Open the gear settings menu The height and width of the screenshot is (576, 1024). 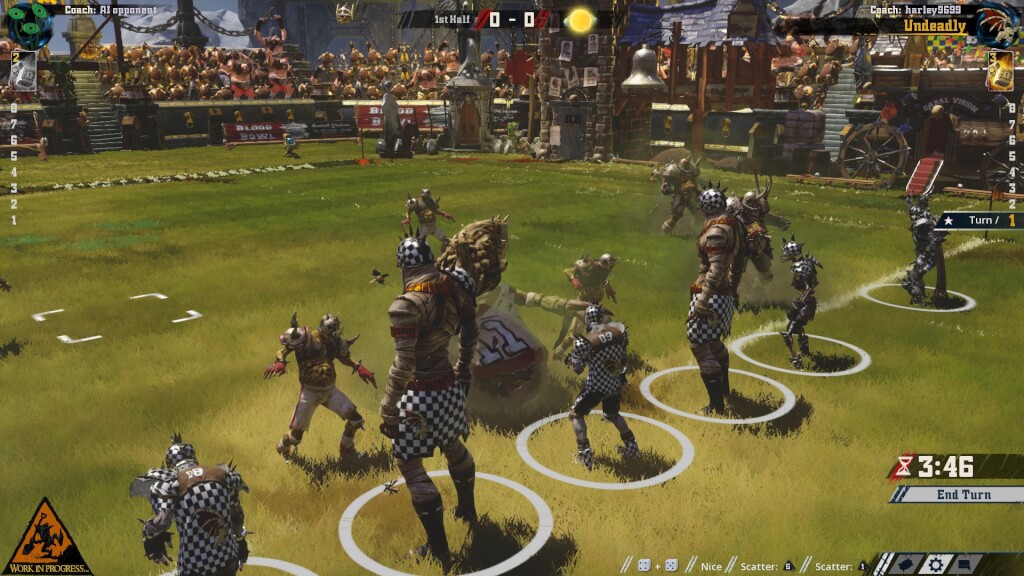(936, 564)
